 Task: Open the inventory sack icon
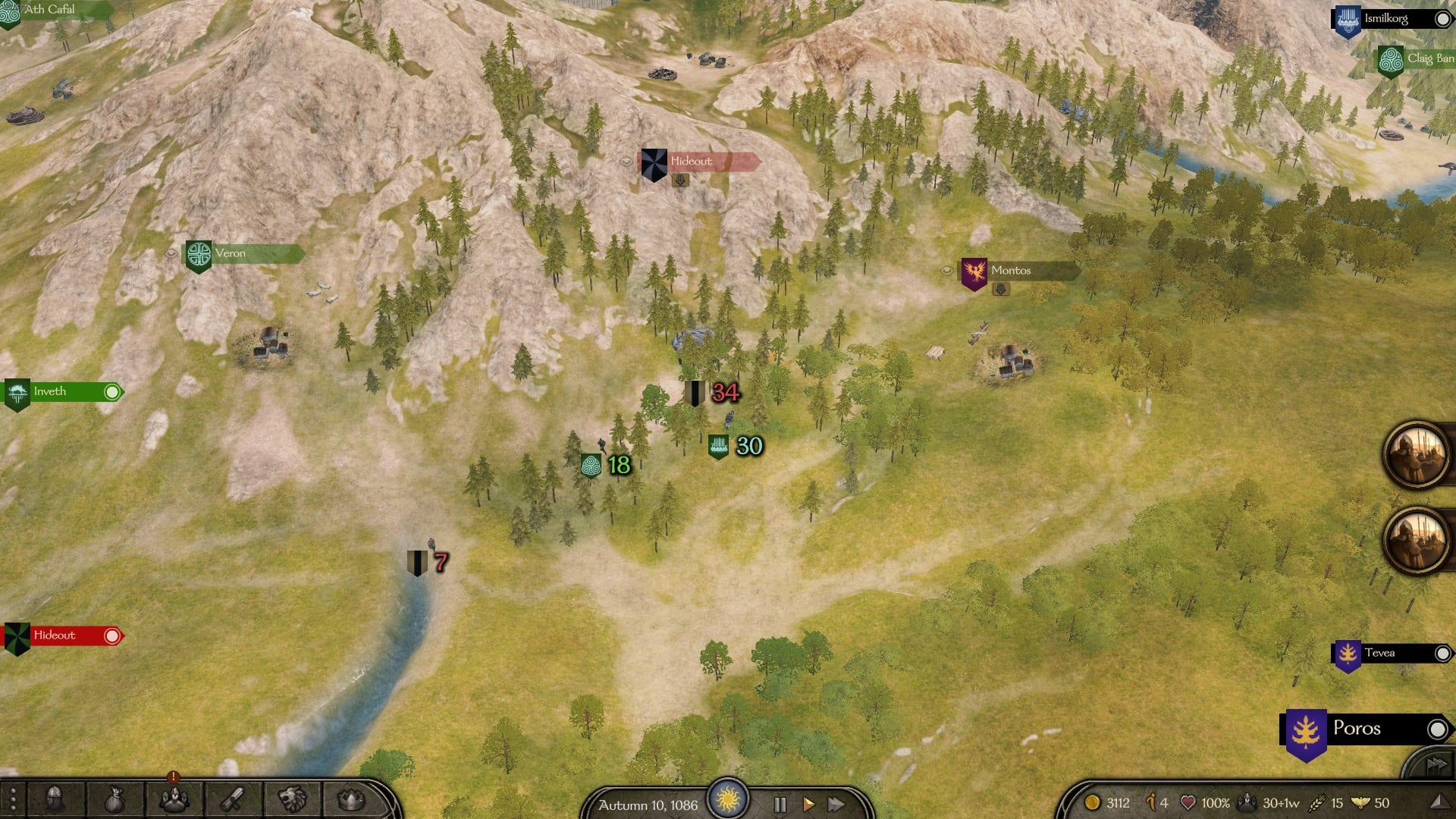point(114,799)
